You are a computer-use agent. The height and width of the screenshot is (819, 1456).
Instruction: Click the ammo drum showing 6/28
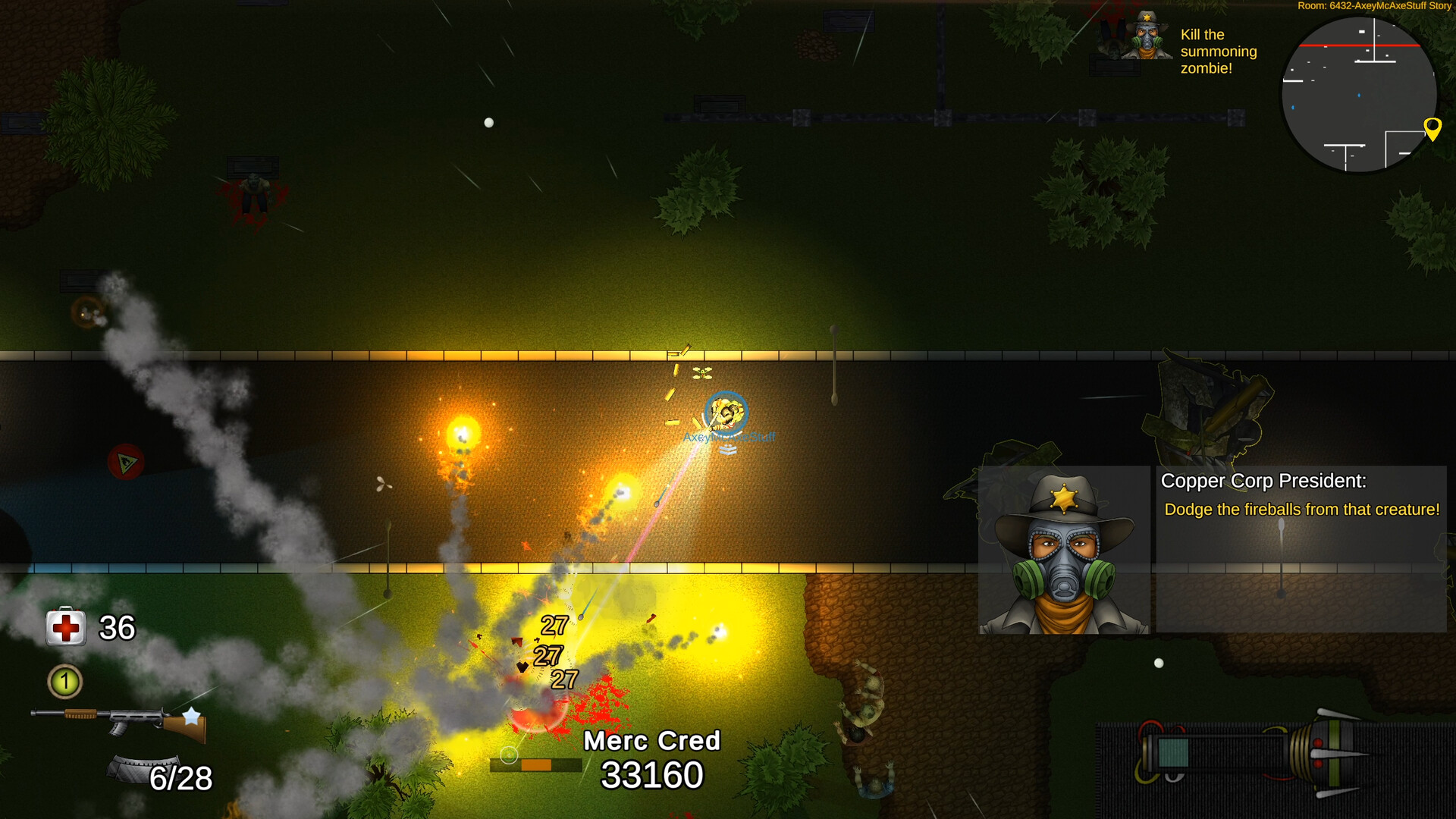(x=149, y=770)
